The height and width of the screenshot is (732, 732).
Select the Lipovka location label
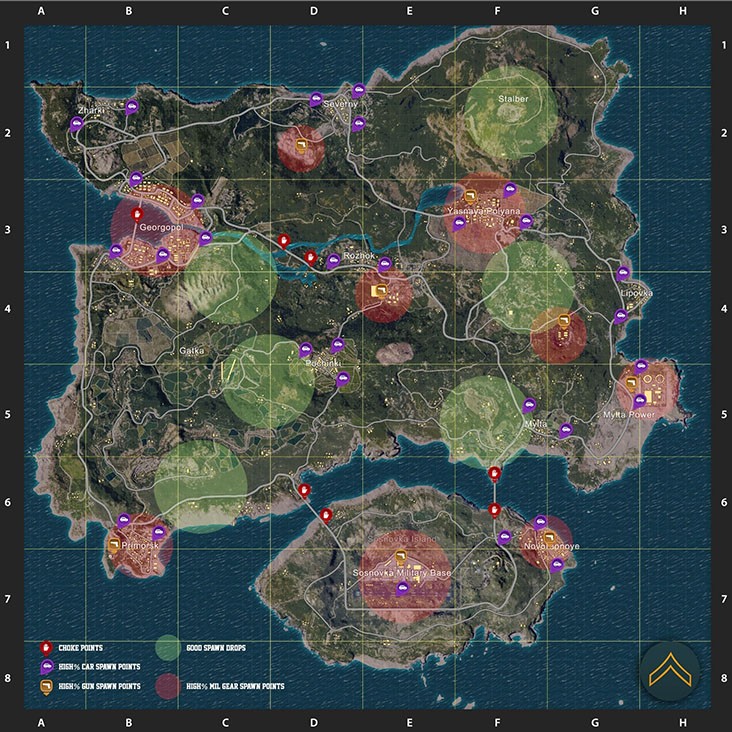636,293
